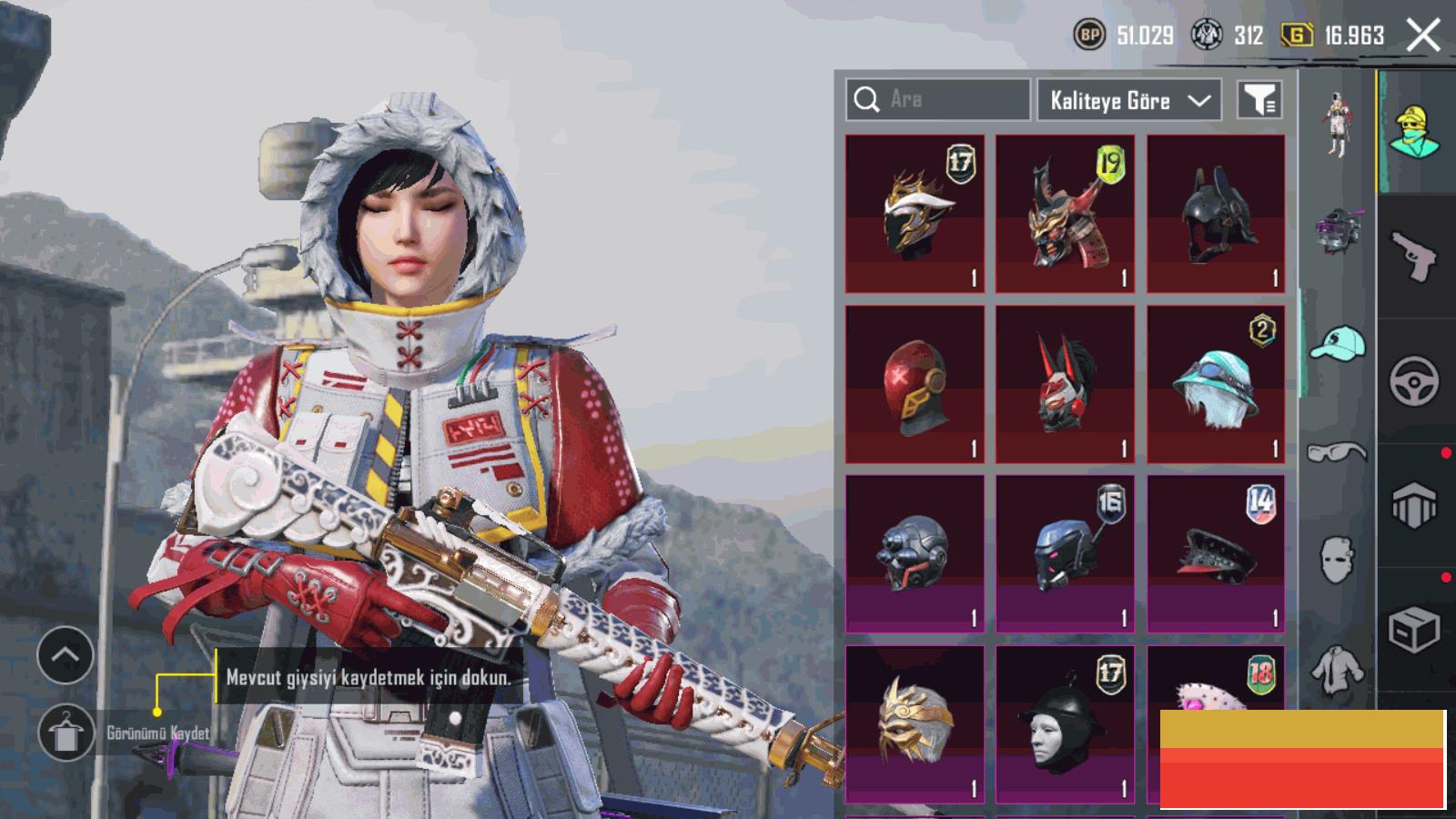Switch to the cap headwear category
Image resolution: width=1456 pixels, height=819 pixels.
tap(1338, 344)
